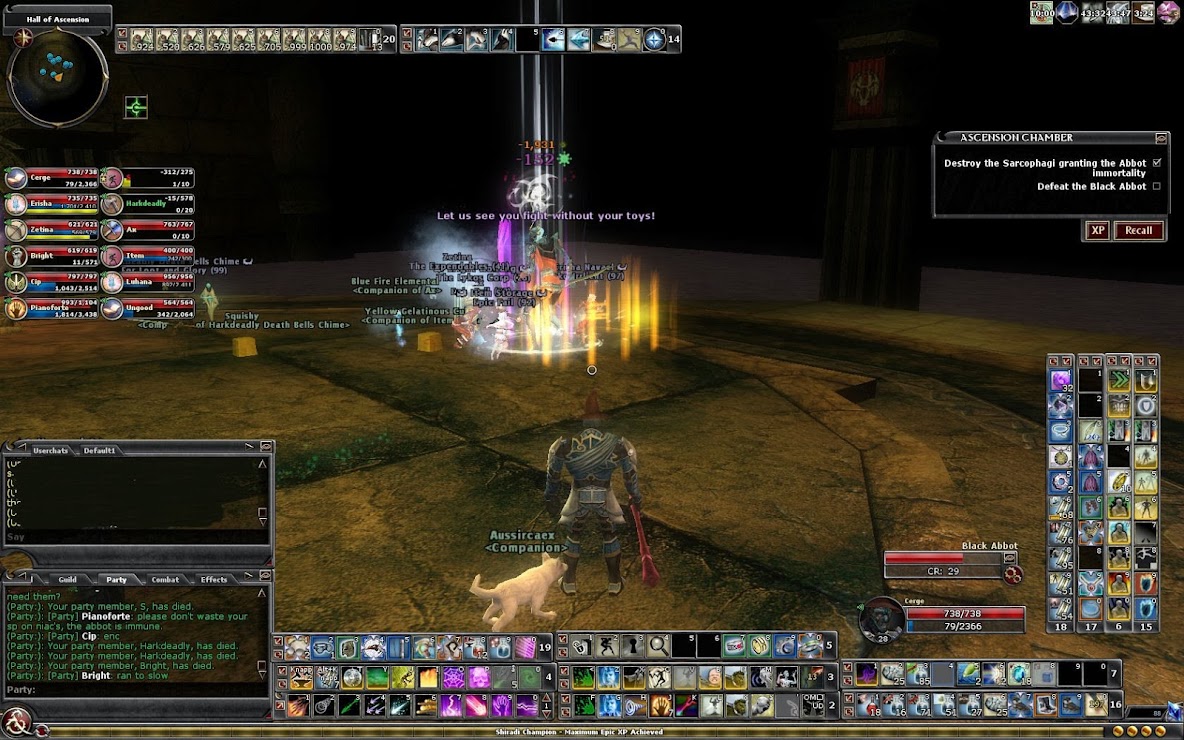The height and width of the screenshot is (740, 1184).
Task: Switch to the Guild chat tab
Action: point(67,579)
